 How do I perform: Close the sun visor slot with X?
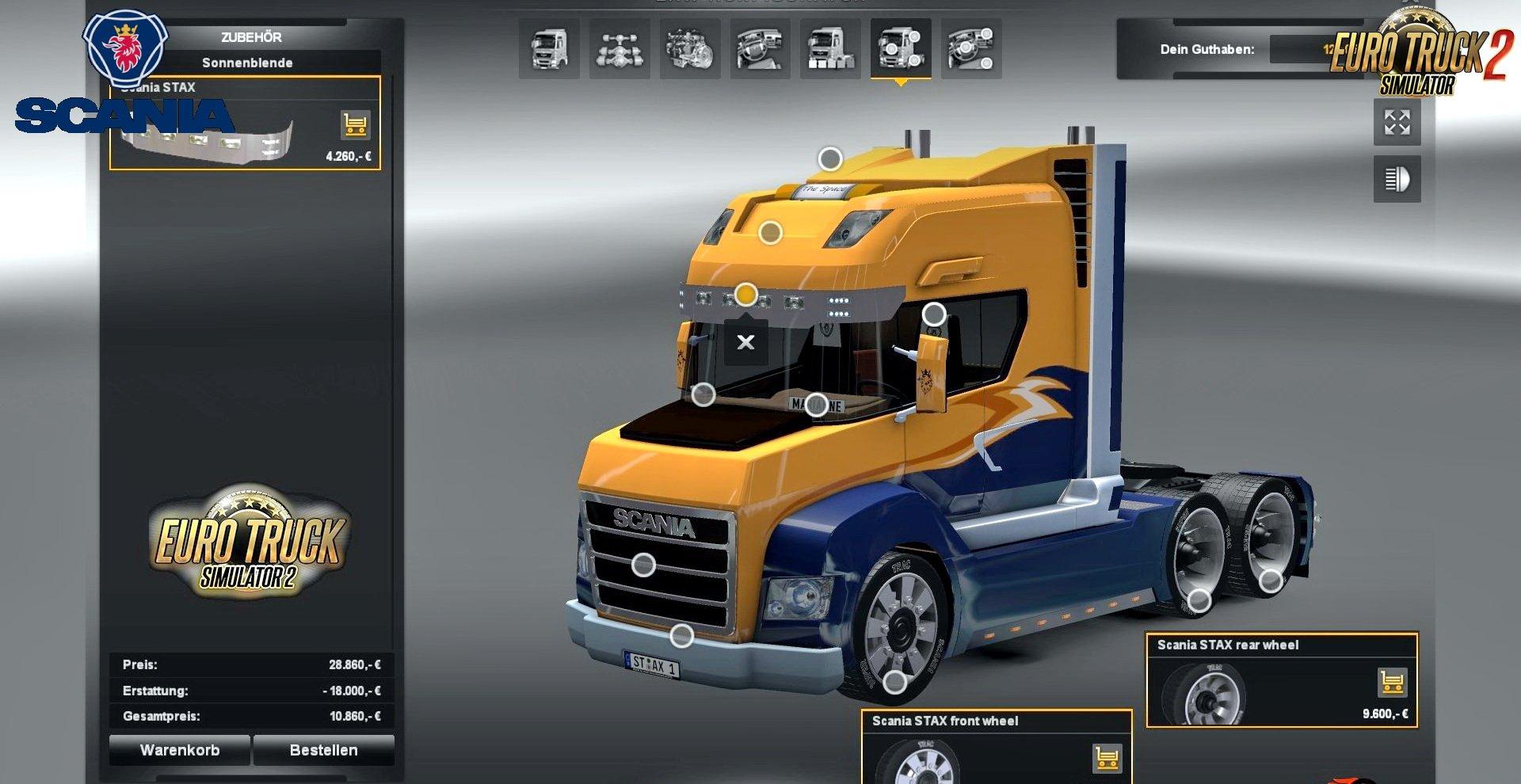coord(745,342)
